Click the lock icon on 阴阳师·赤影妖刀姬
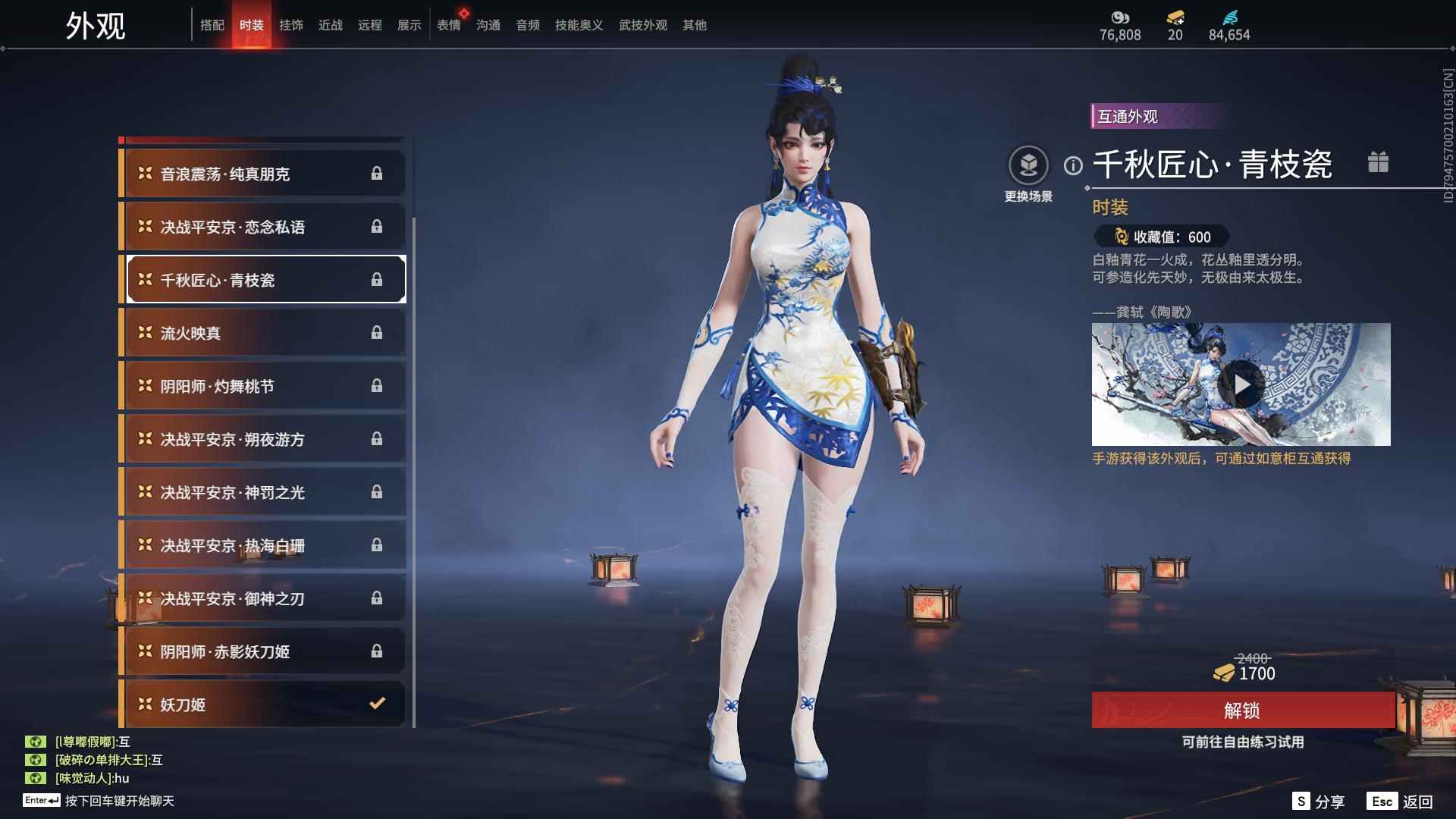 [x=377, y=651]
